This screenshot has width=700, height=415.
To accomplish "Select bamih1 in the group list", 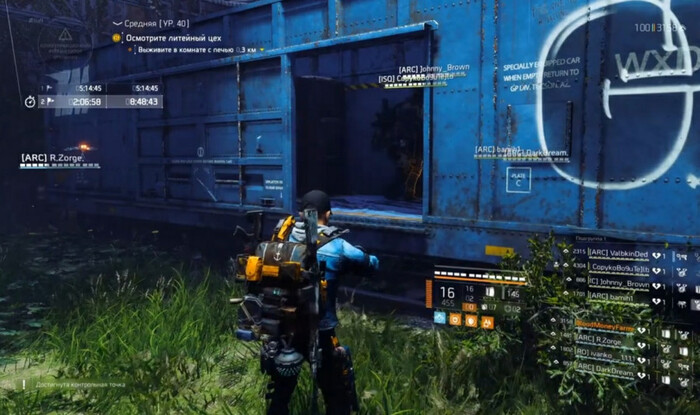I will [x=611, y=299].
